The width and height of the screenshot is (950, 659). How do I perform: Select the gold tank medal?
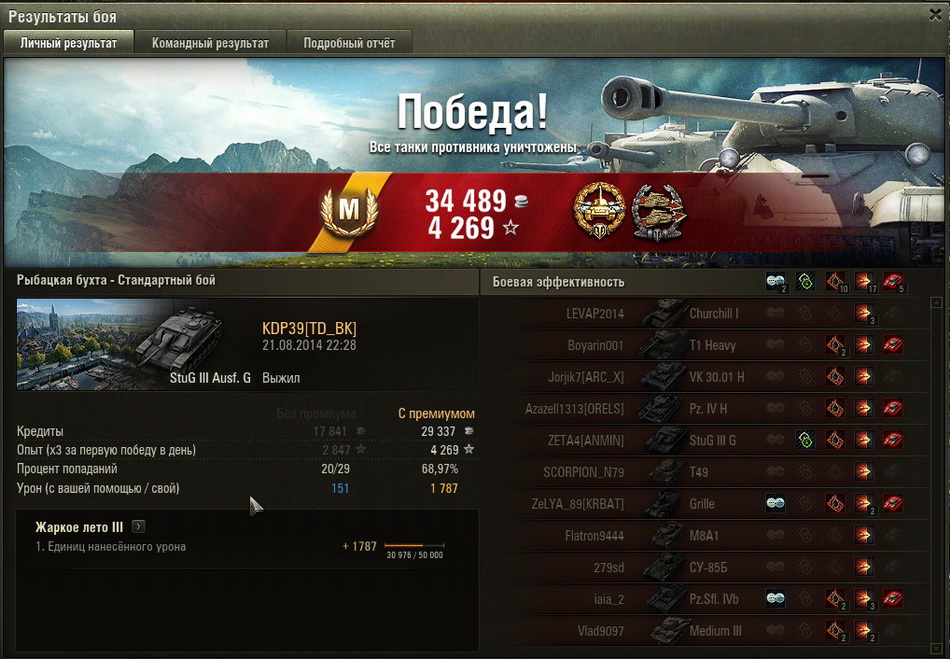pyautogui.click(x=597, y=210)
